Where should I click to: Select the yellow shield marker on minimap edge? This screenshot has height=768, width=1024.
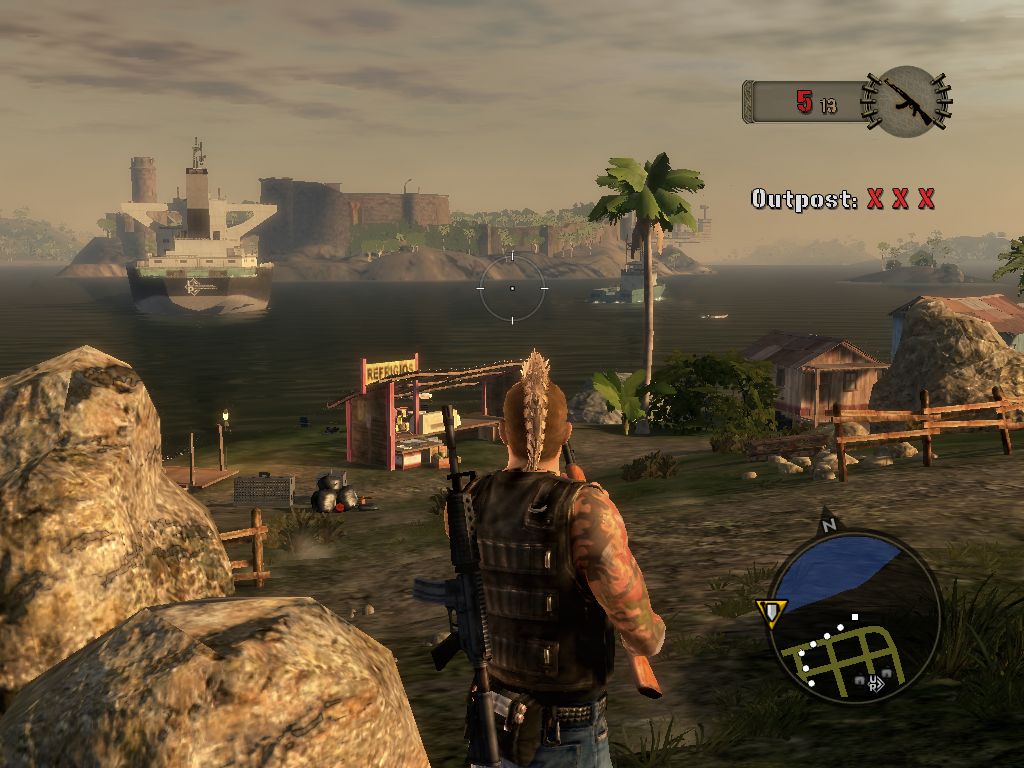tap(772, 611)
